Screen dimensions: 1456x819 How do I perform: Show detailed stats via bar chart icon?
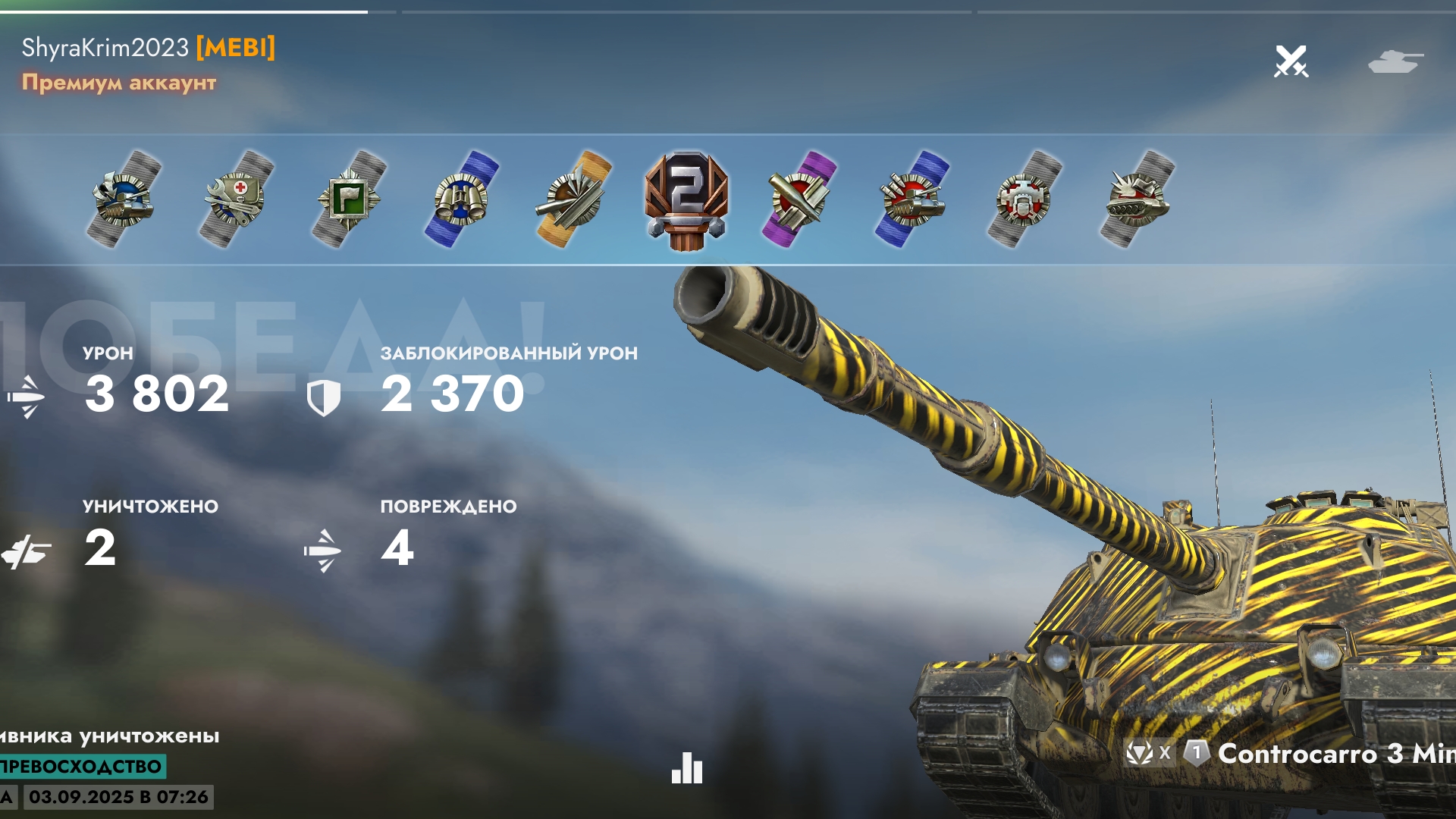pyautogui.click(x=687, y=767)
